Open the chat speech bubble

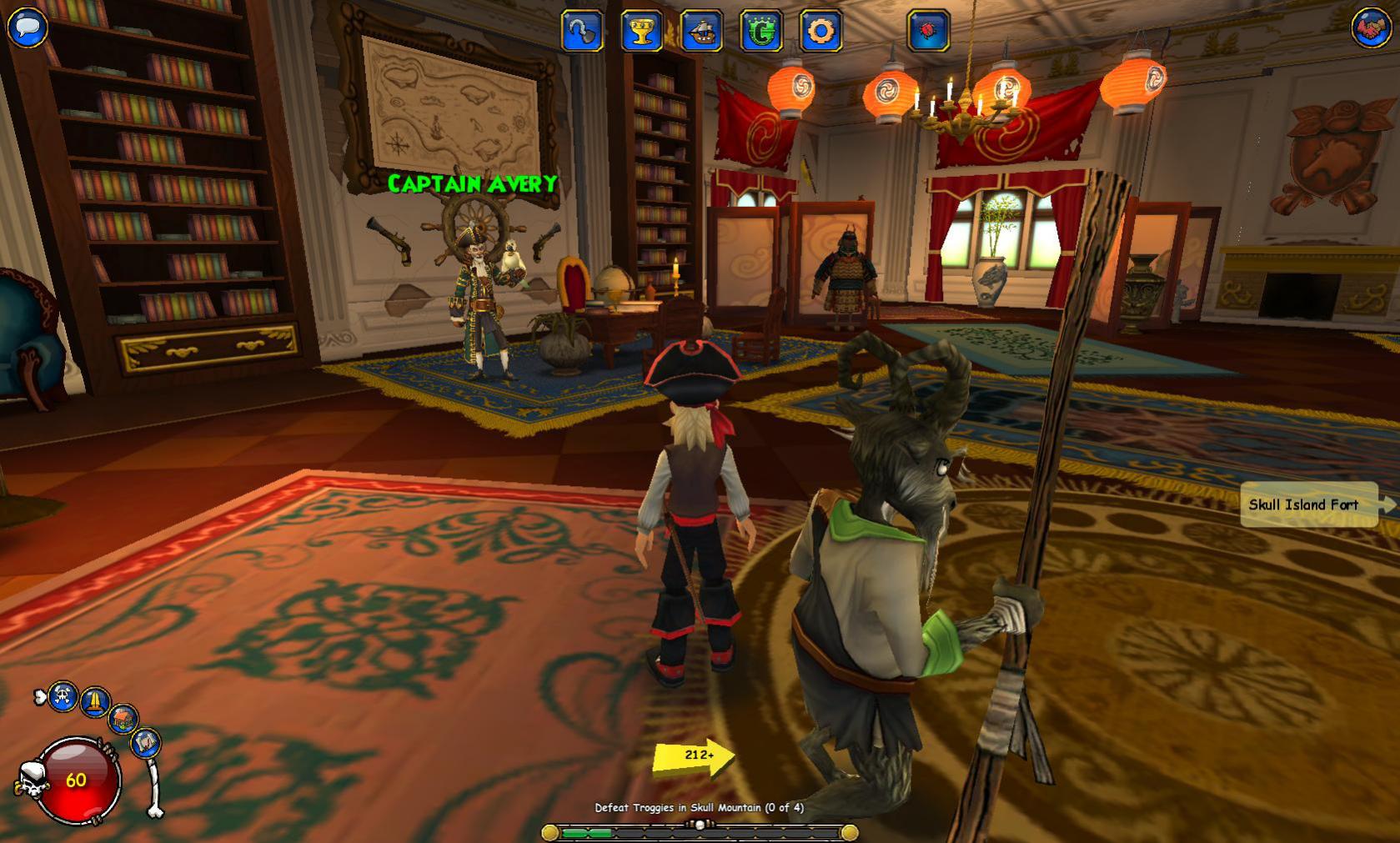27,27
